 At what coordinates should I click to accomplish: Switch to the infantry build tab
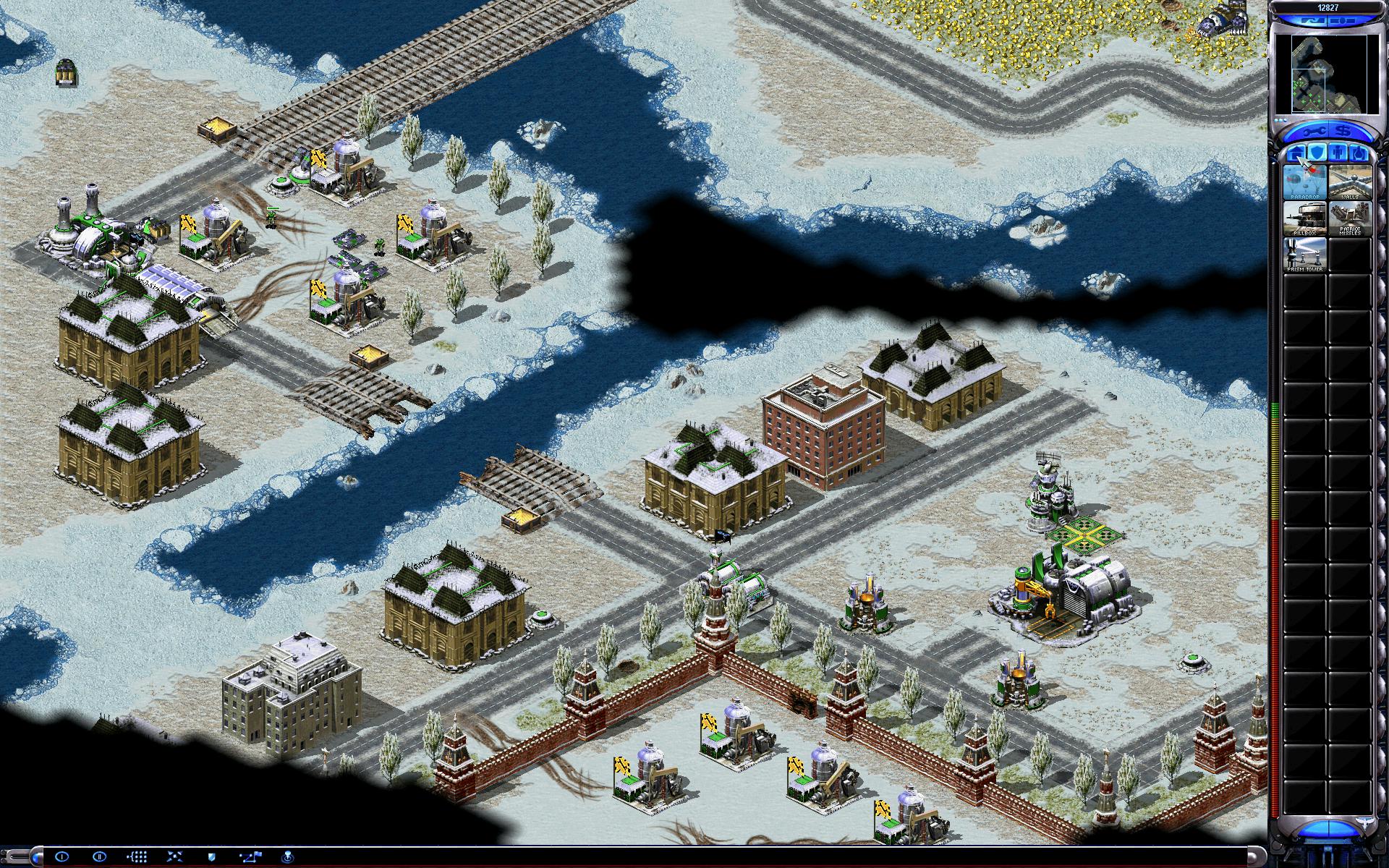1337,153
